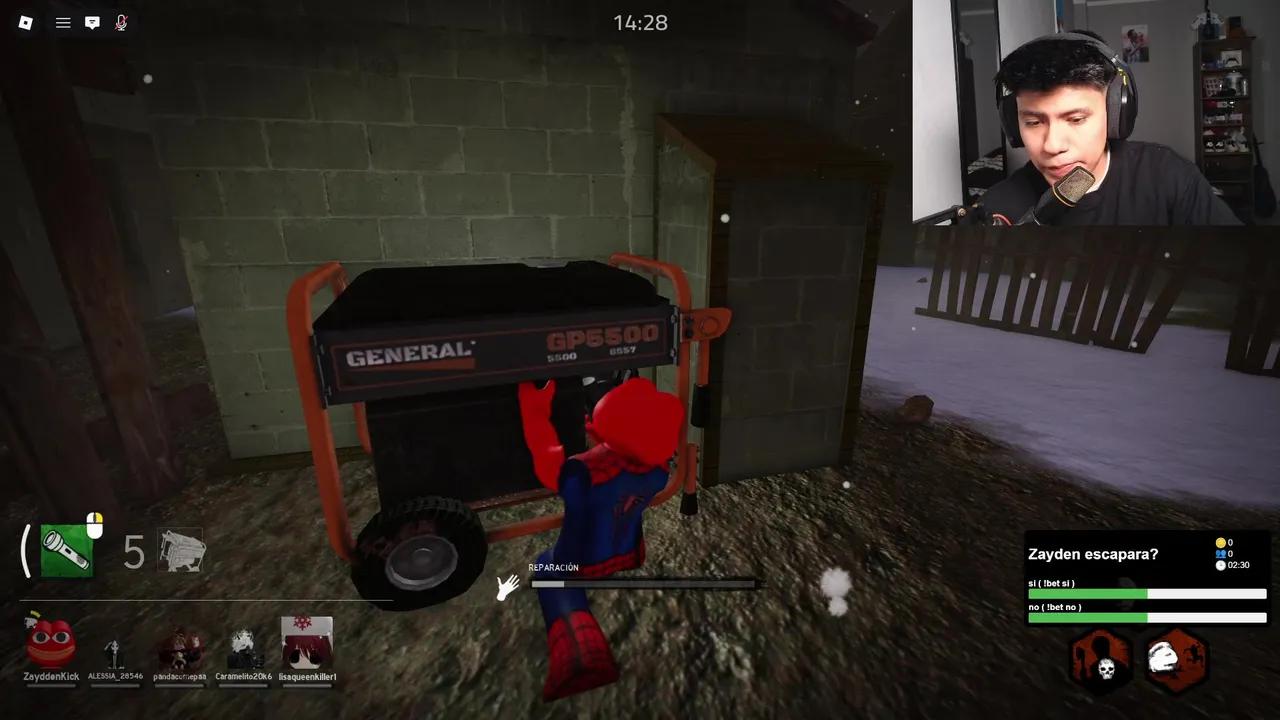
Task: Expand the hamburger menu at top left
Action: click(62, 22)
